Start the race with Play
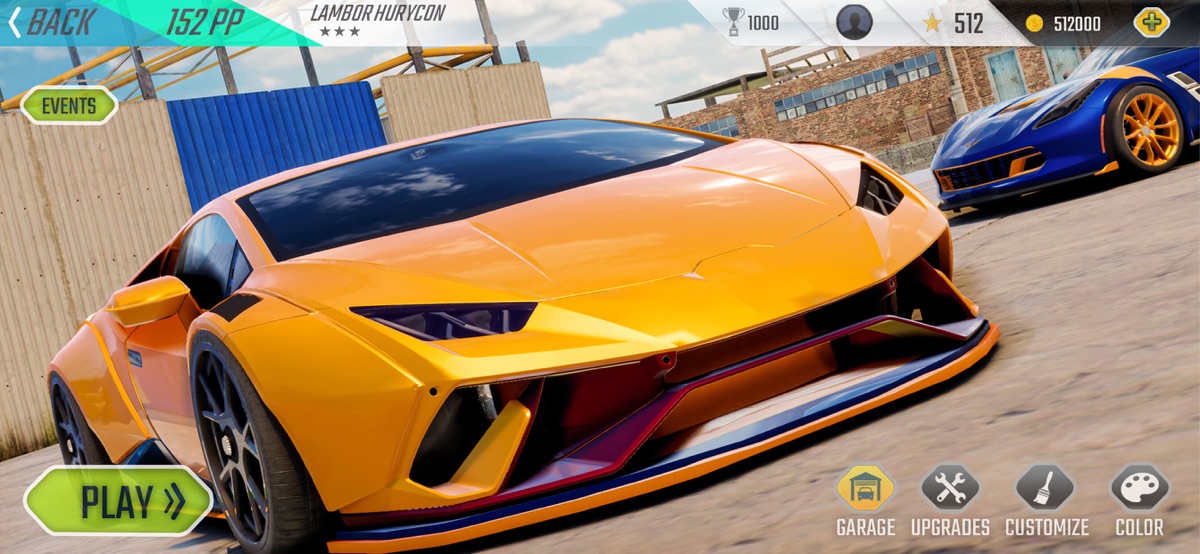1200x554 pixels. tap(119, 500)
